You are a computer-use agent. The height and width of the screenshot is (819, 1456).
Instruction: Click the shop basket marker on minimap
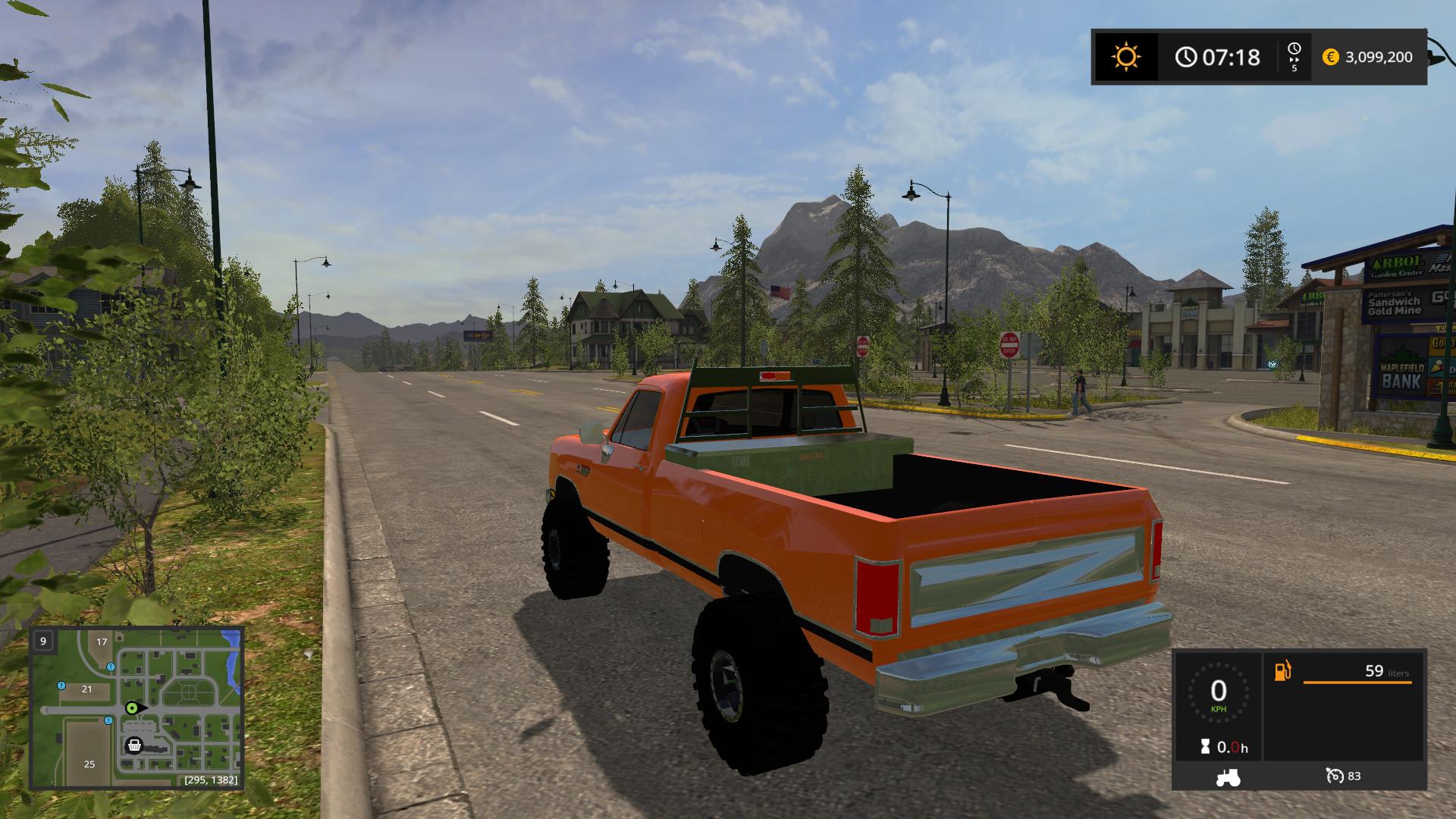pos(134,745)
